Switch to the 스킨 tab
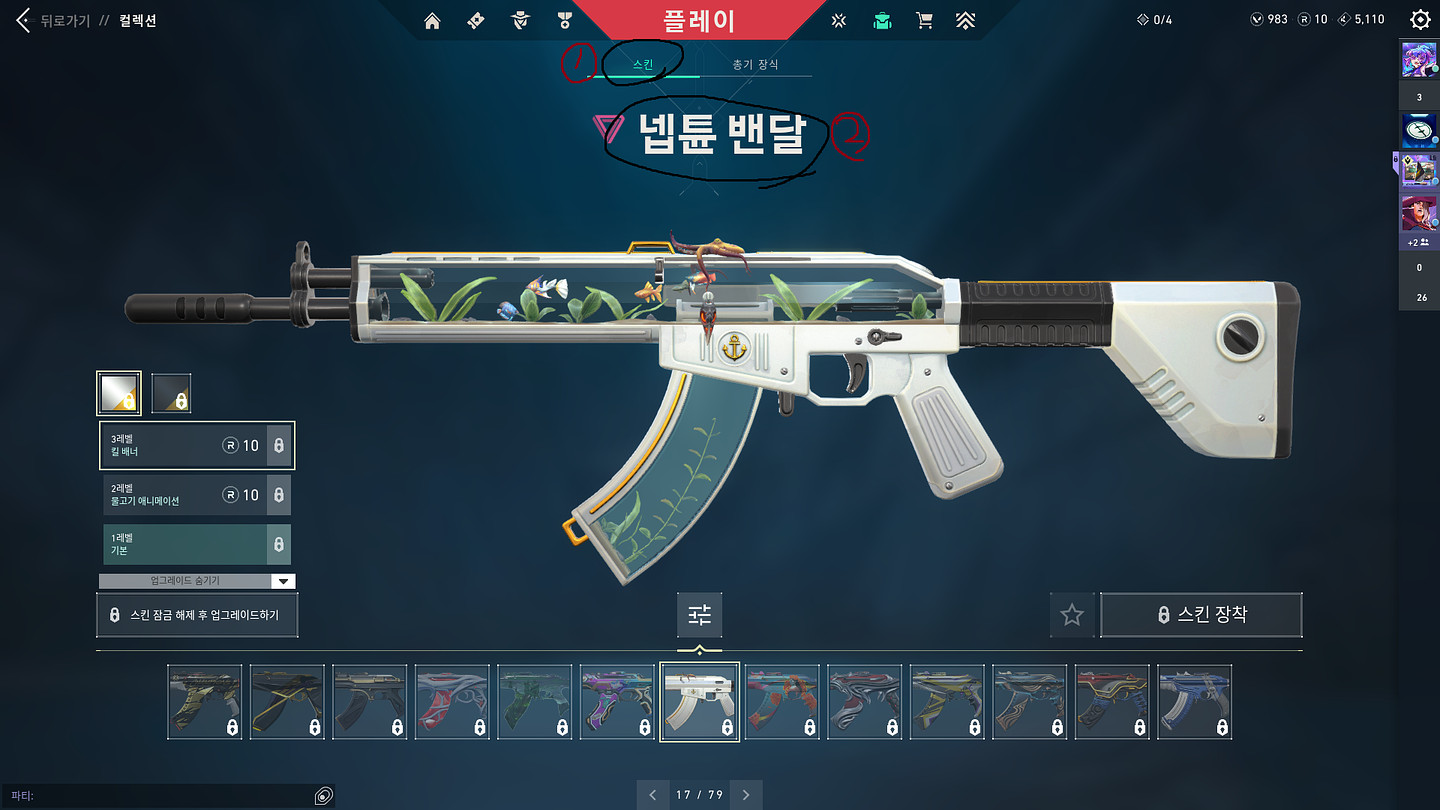The image size is (1440, 810). (643, 64)
